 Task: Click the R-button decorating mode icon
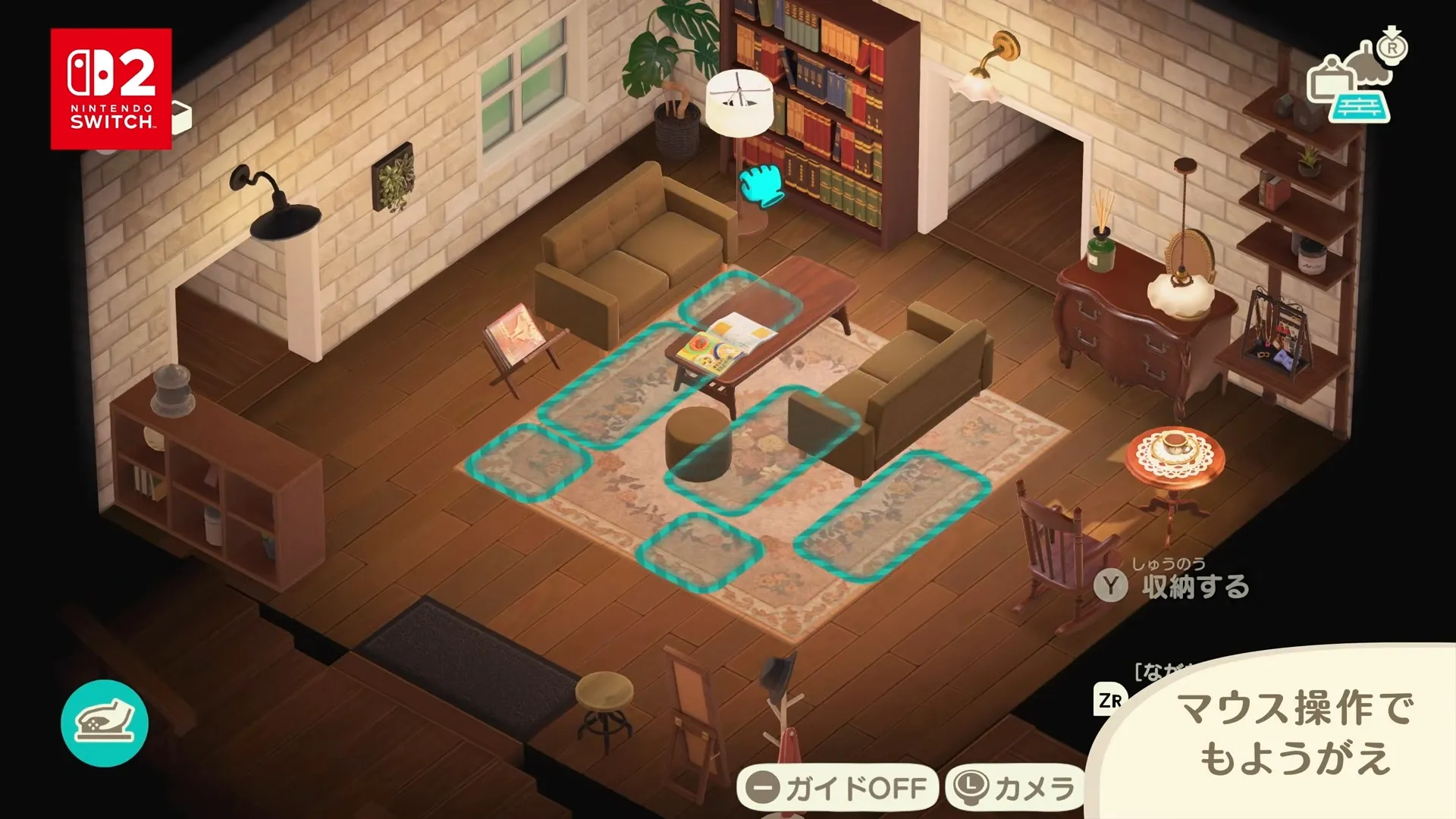1392,47
